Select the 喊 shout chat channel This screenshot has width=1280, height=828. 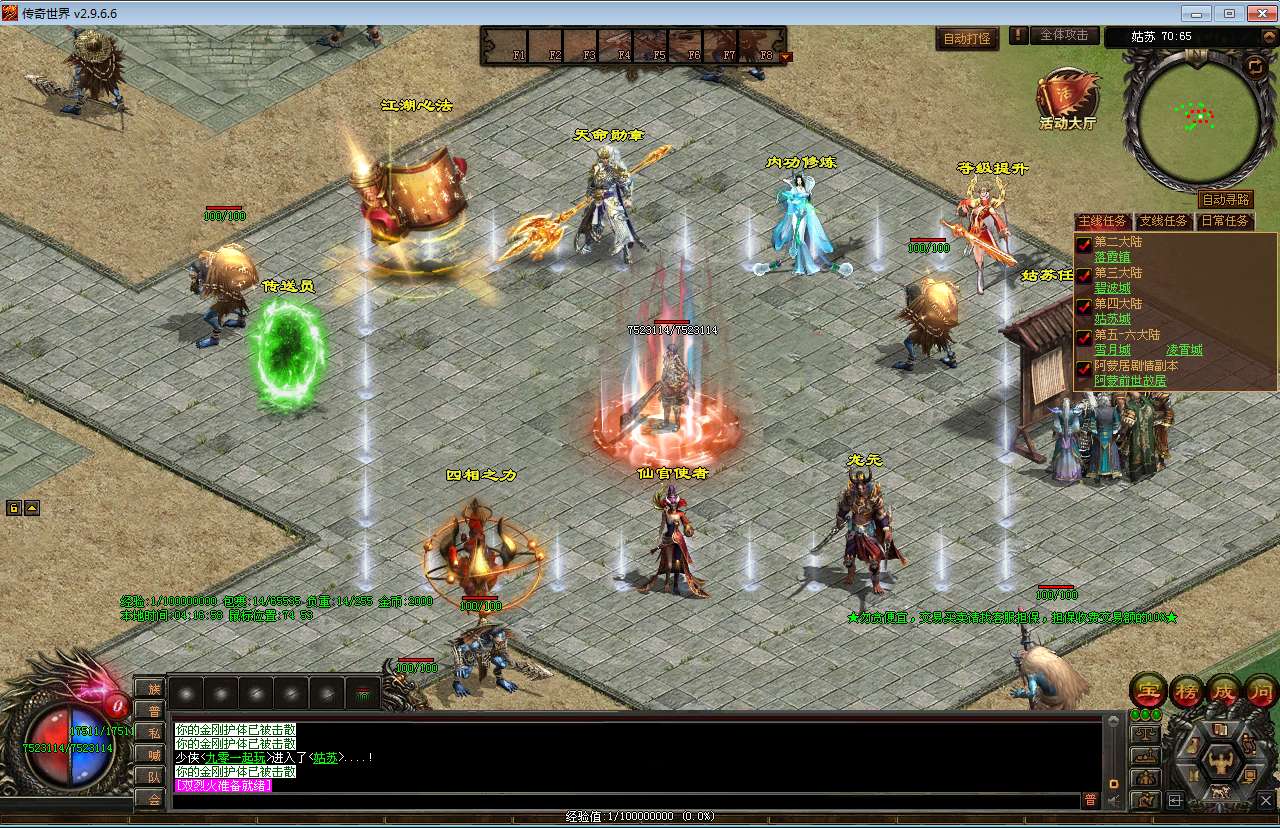(x=153, y=754)
